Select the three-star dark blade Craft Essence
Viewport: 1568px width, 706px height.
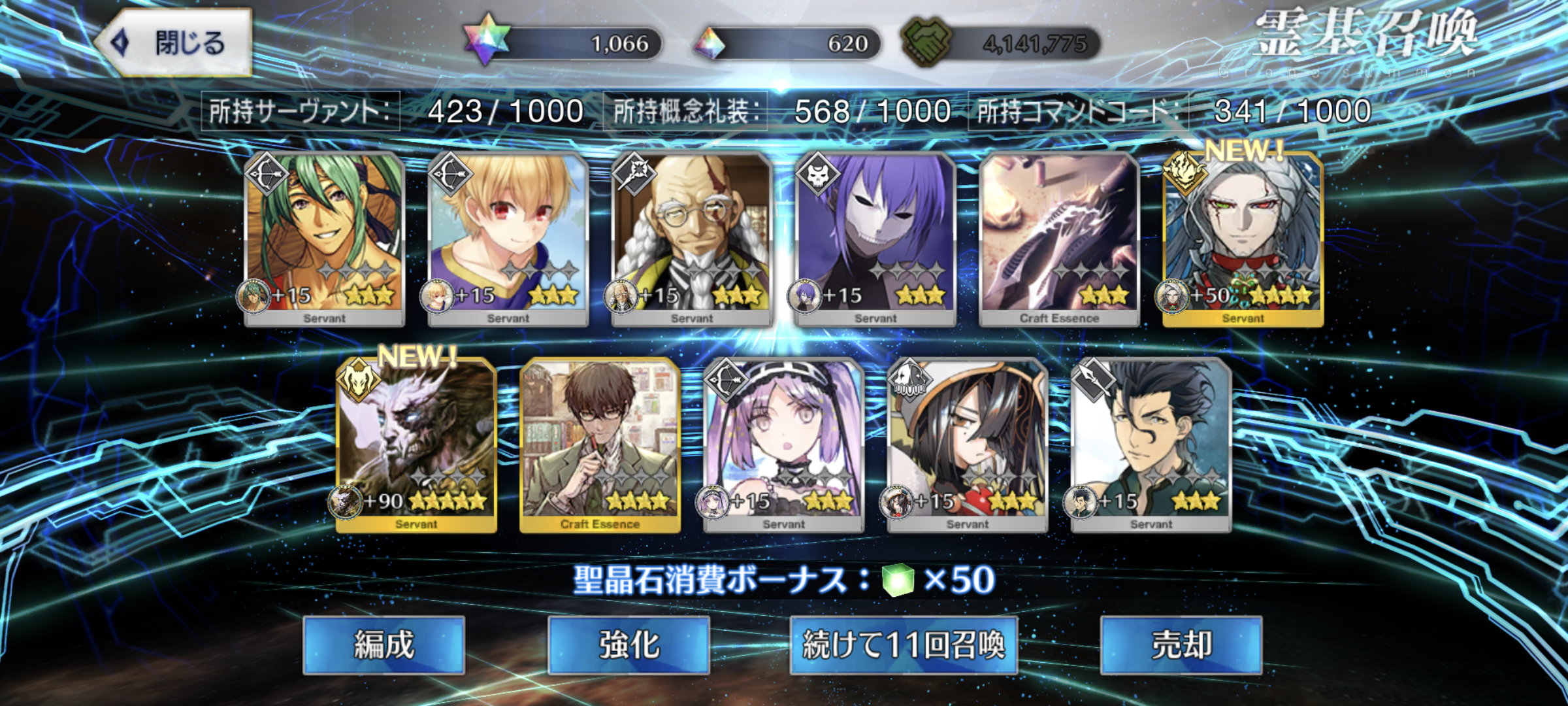(1059, 239)
